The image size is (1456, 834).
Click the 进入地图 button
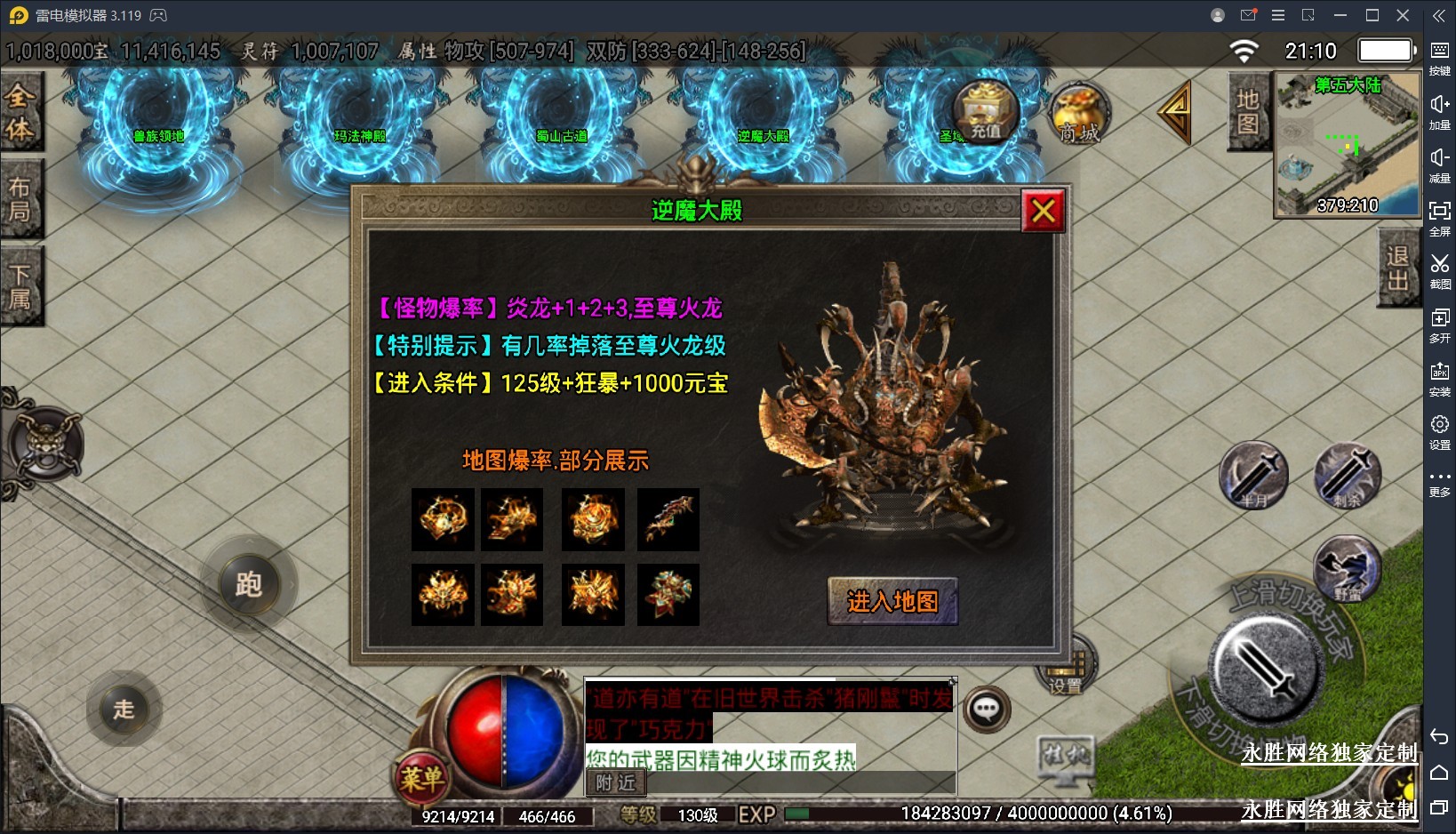(x=892, y=602)
